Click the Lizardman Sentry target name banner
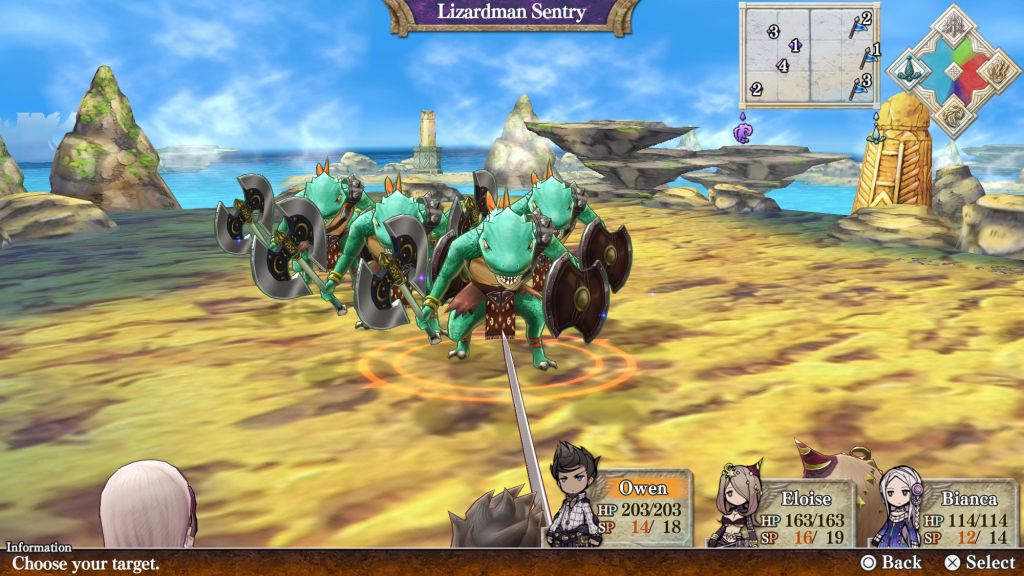Viewport: 1024px width, 576px height. pyautogui.click(x=512, y=14)
